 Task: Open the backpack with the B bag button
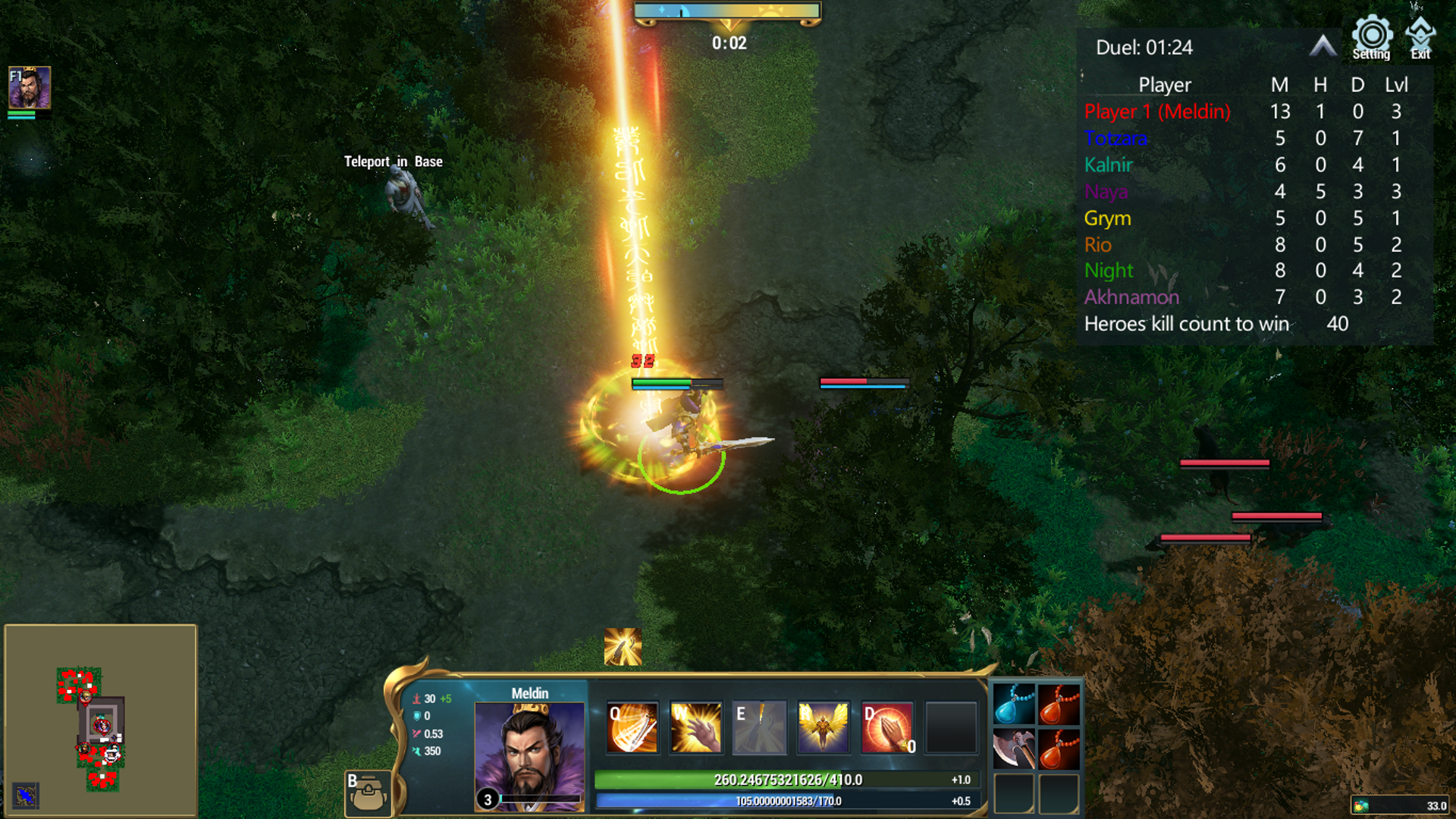(369, 793)
